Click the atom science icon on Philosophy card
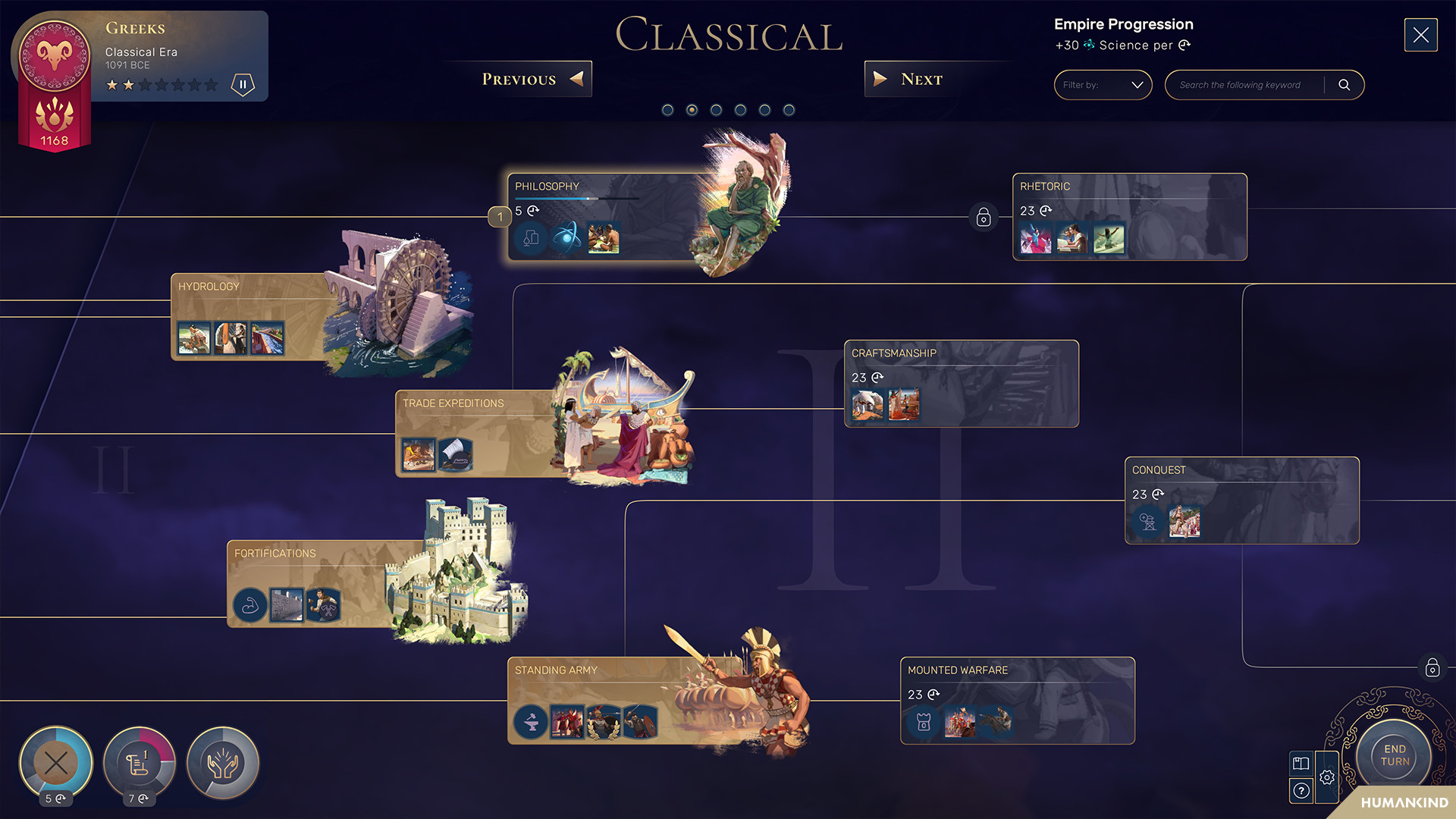Viewport: 1456px width, 819px height. [x=567, y=238]
